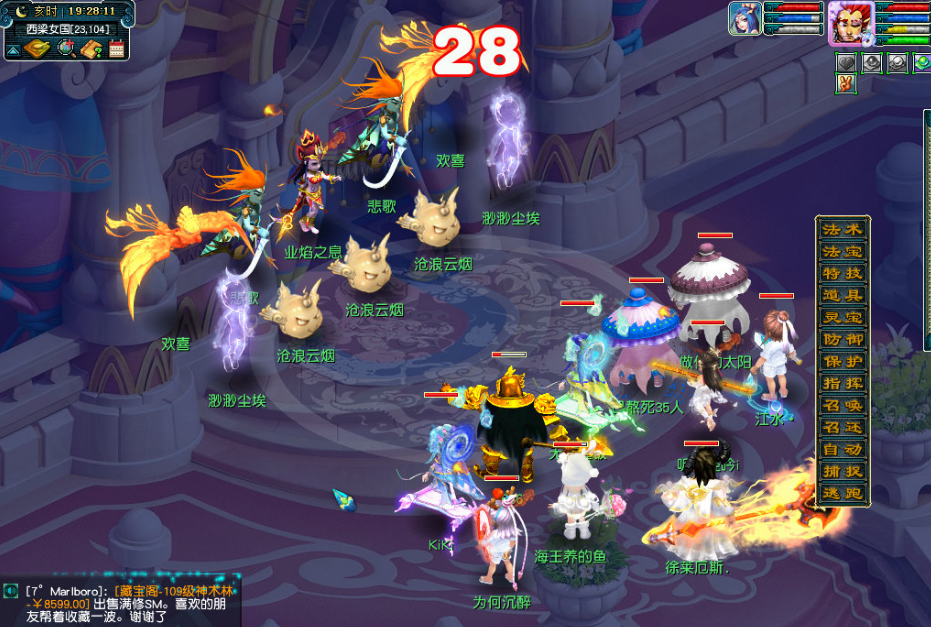Choose the 逃跑 (Flee) command
Image resolution: width=931 pixels, height=627 pixels.
842,493
